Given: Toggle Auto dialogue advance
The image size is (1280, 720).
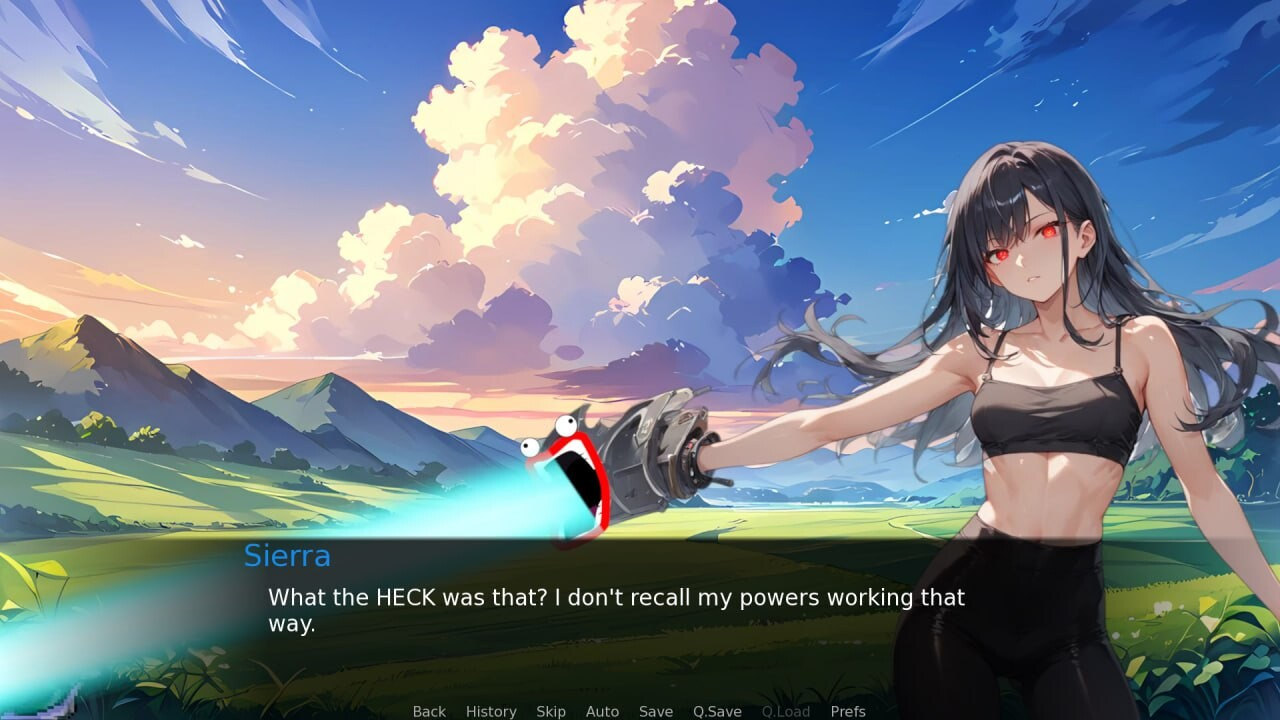Looking at the screenshot, I should [602, 711].
